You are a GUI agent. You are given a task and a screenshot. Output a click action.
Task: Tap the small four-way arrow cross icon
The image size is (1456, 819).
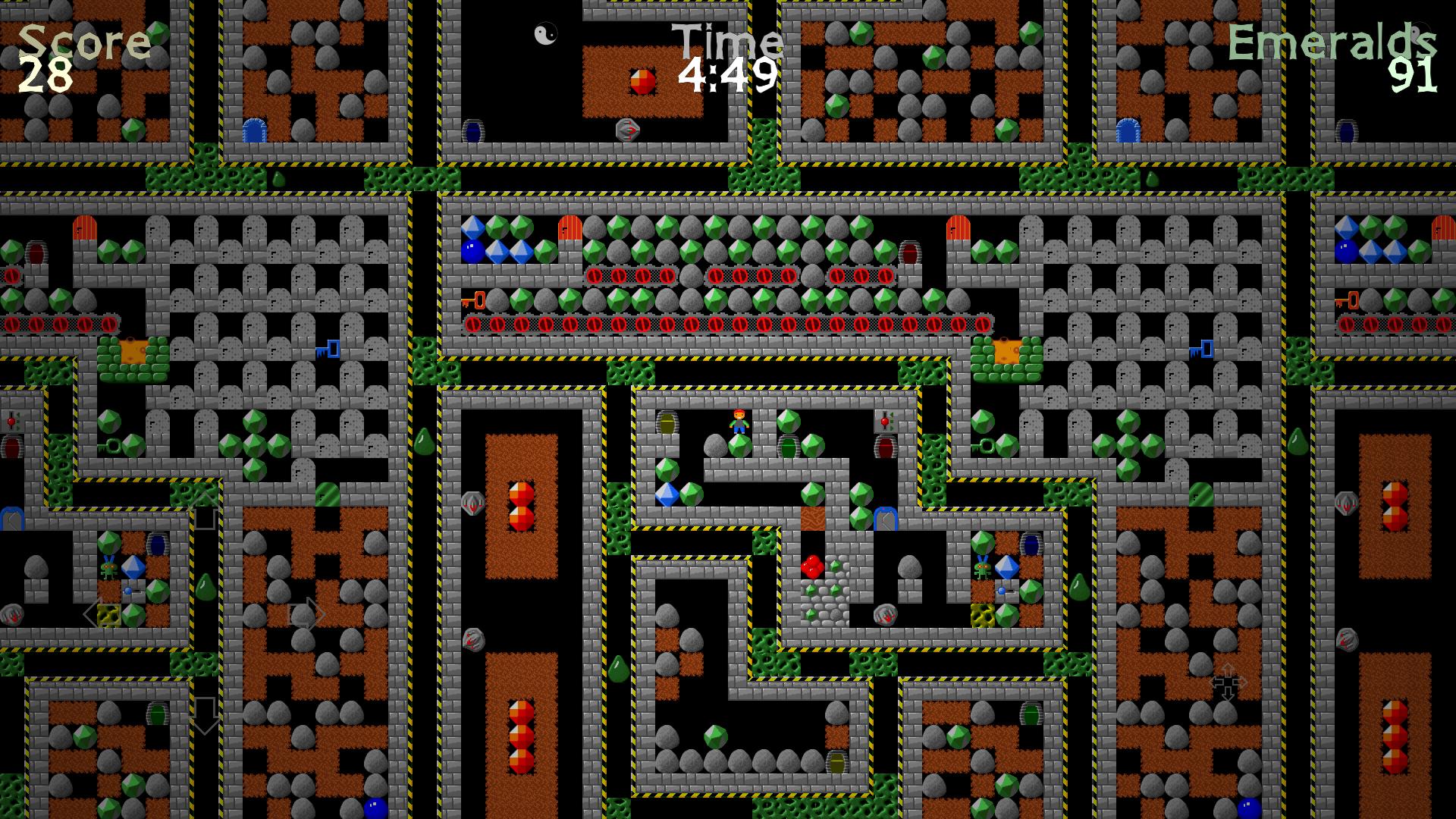coord(1227,682)
